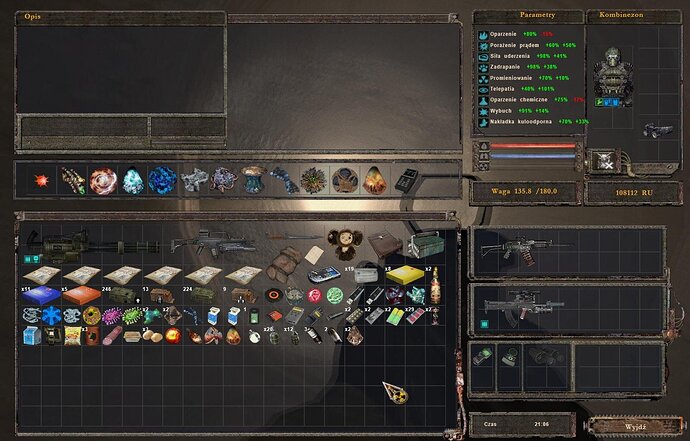The height and width of the screenshot is (441, 690).
Task: Select the PDA phone device item
Action: 322,273
